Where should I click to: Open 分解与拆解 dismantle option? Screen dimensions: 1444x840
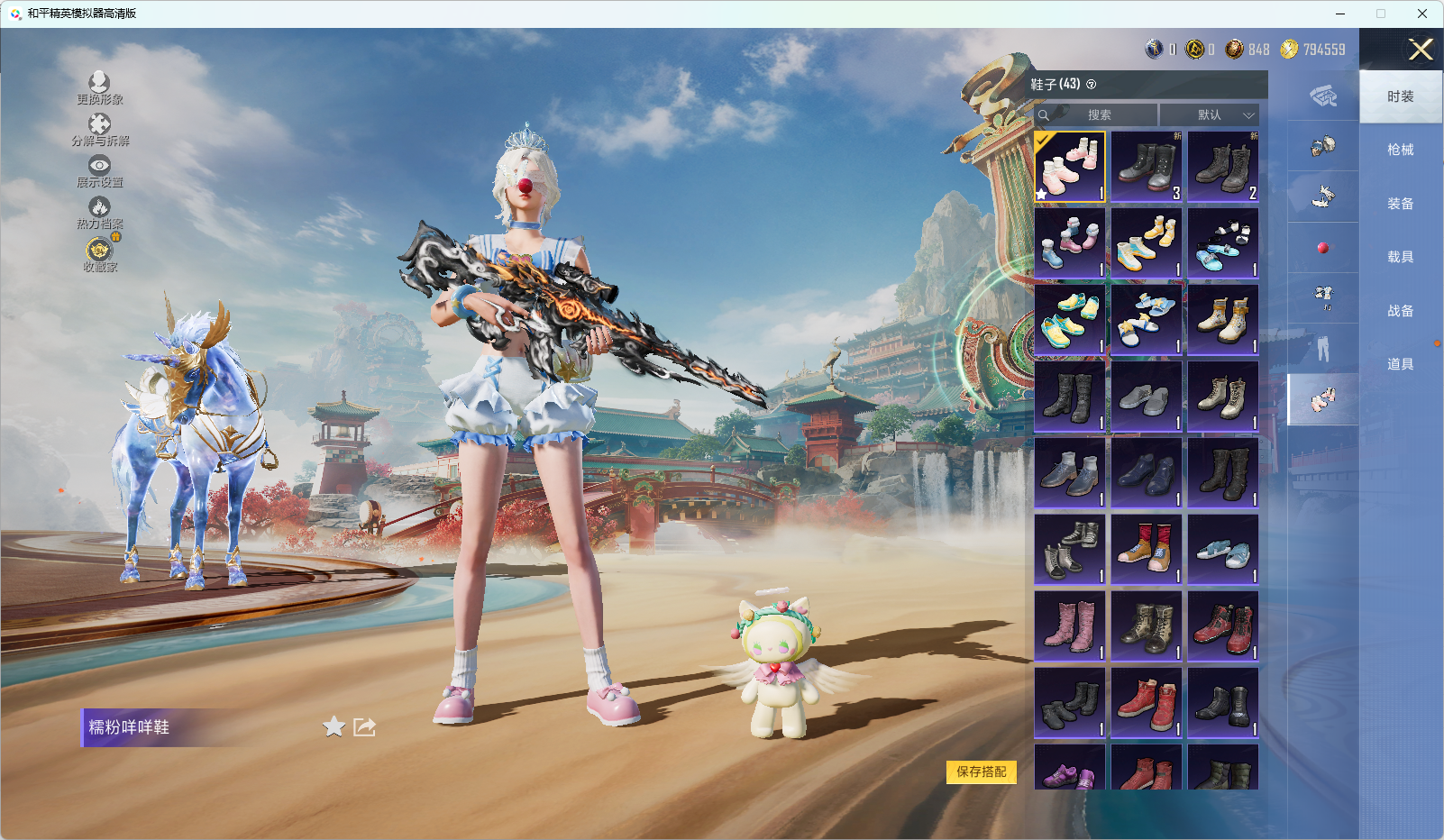[x=99, y=130]
